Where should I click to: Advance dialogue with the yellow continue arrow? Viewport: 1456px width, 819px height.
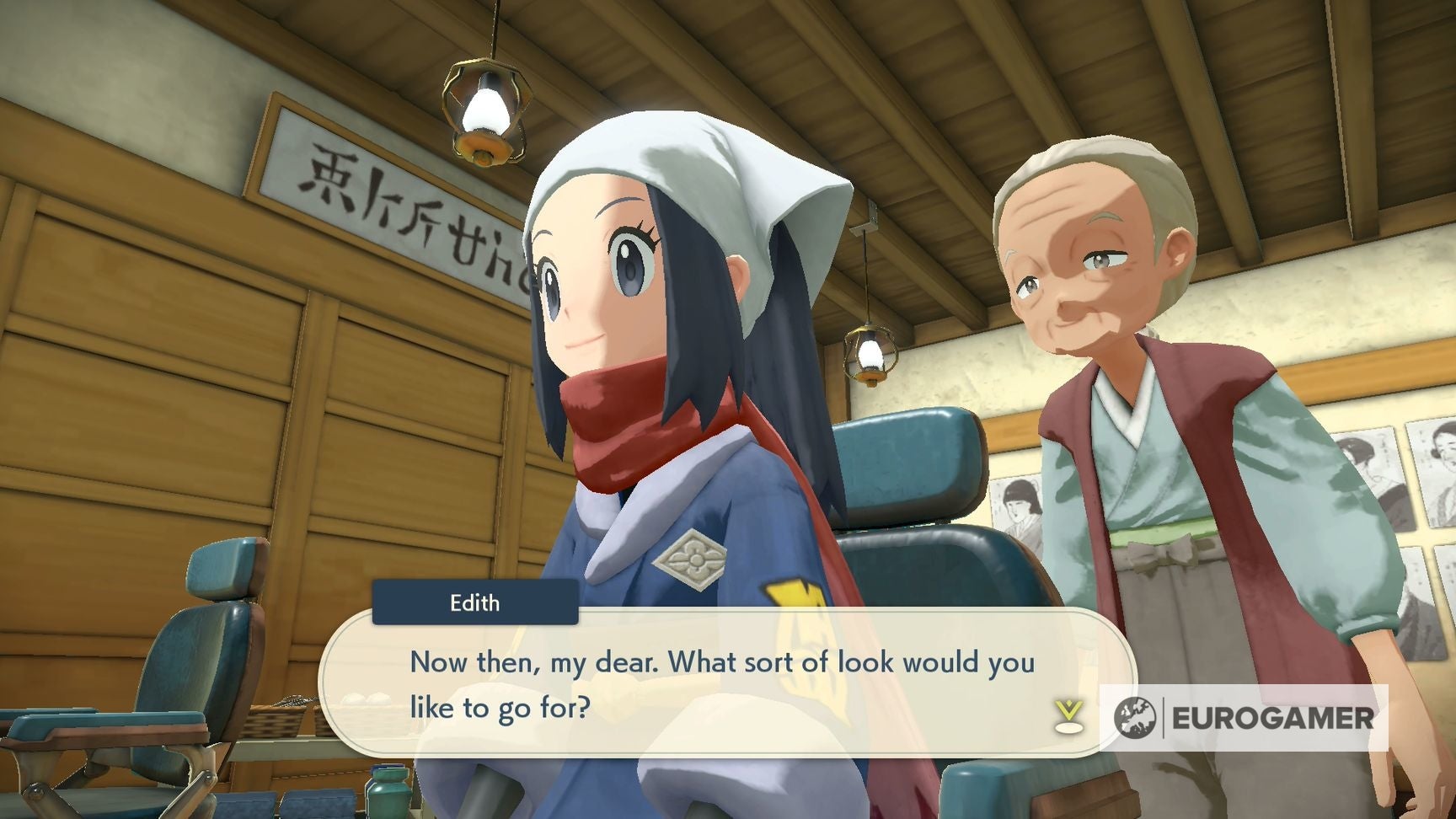1068,715
